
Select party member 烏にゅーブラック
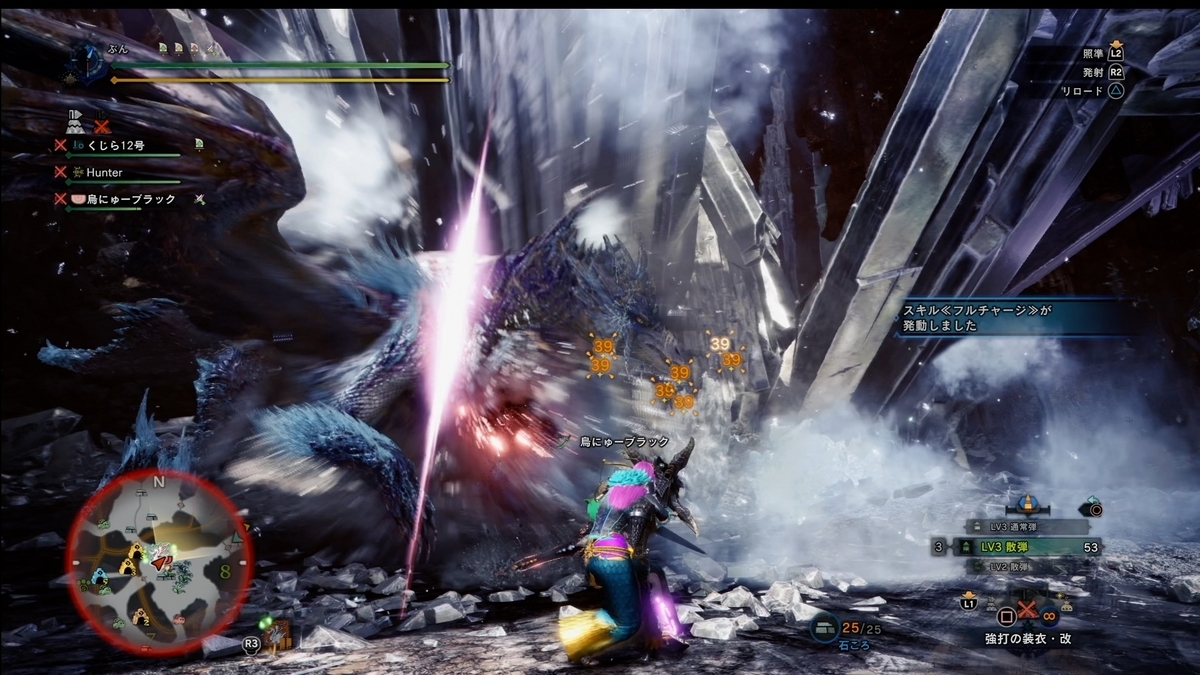point(130,199)
